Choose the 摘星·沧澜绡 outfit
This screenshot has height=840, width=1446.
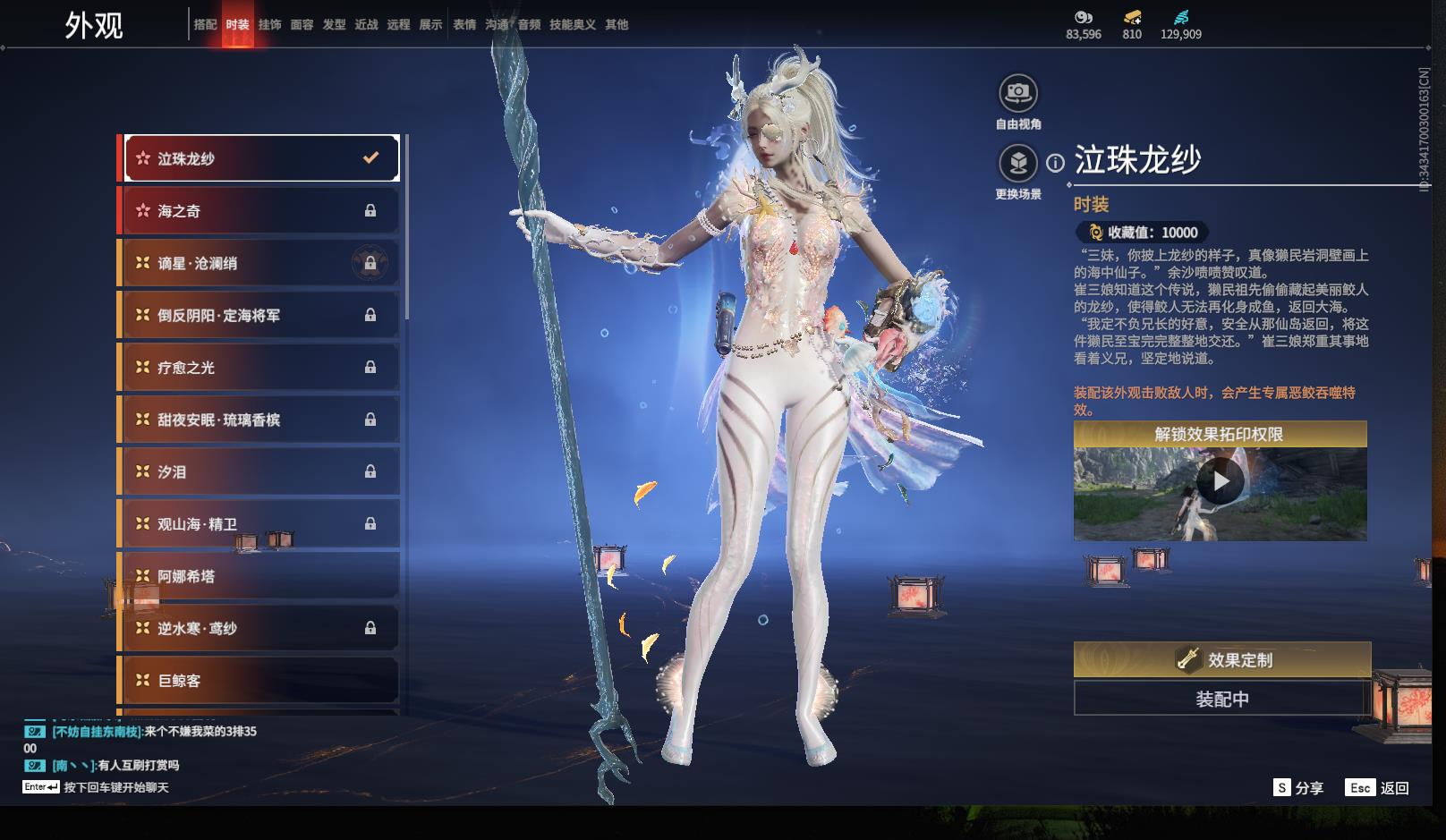259,263
